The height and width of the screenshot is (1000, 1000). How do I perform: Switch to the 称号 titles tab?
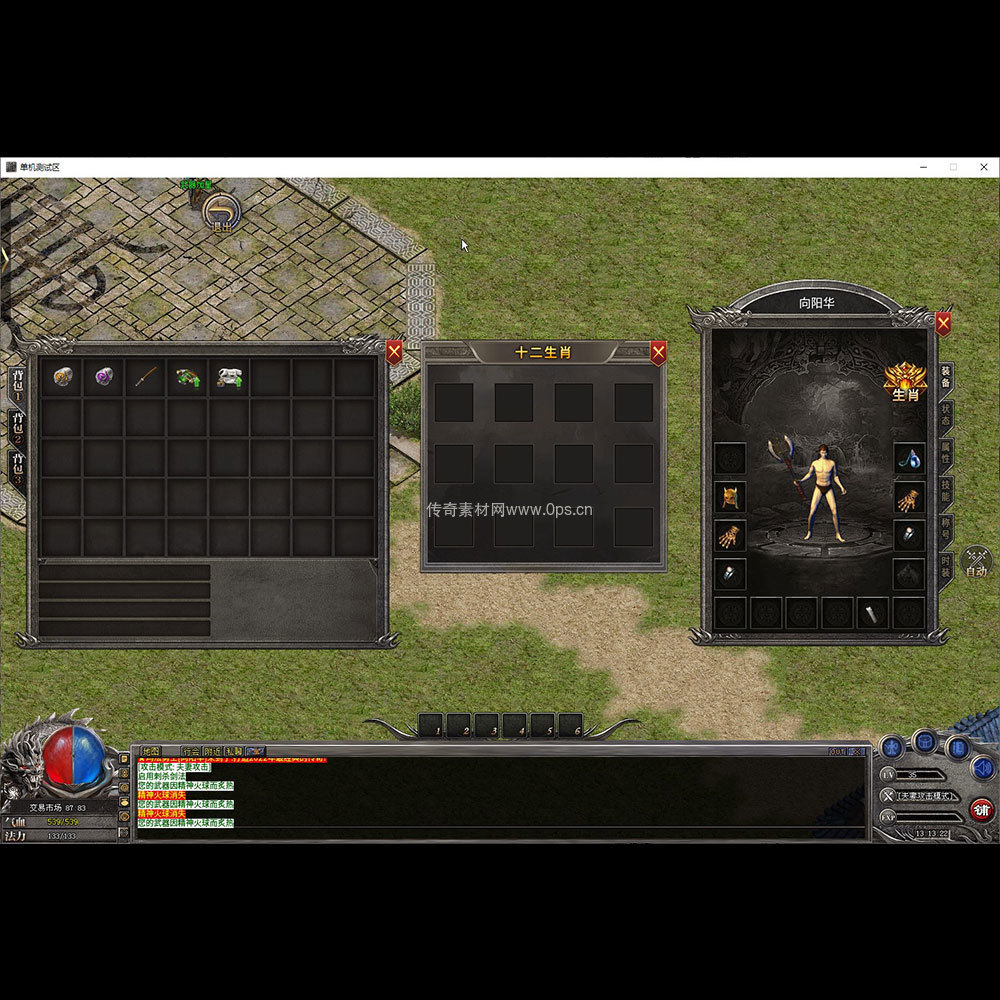point(946,528)
